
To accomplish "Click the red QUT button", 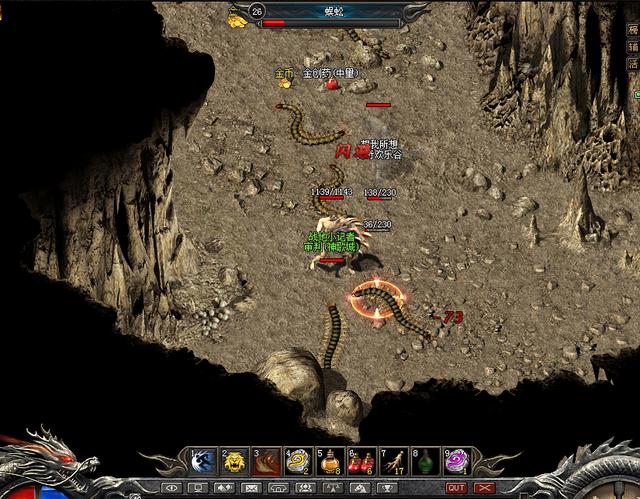I will pyautogui.click(x=456, y=488).
